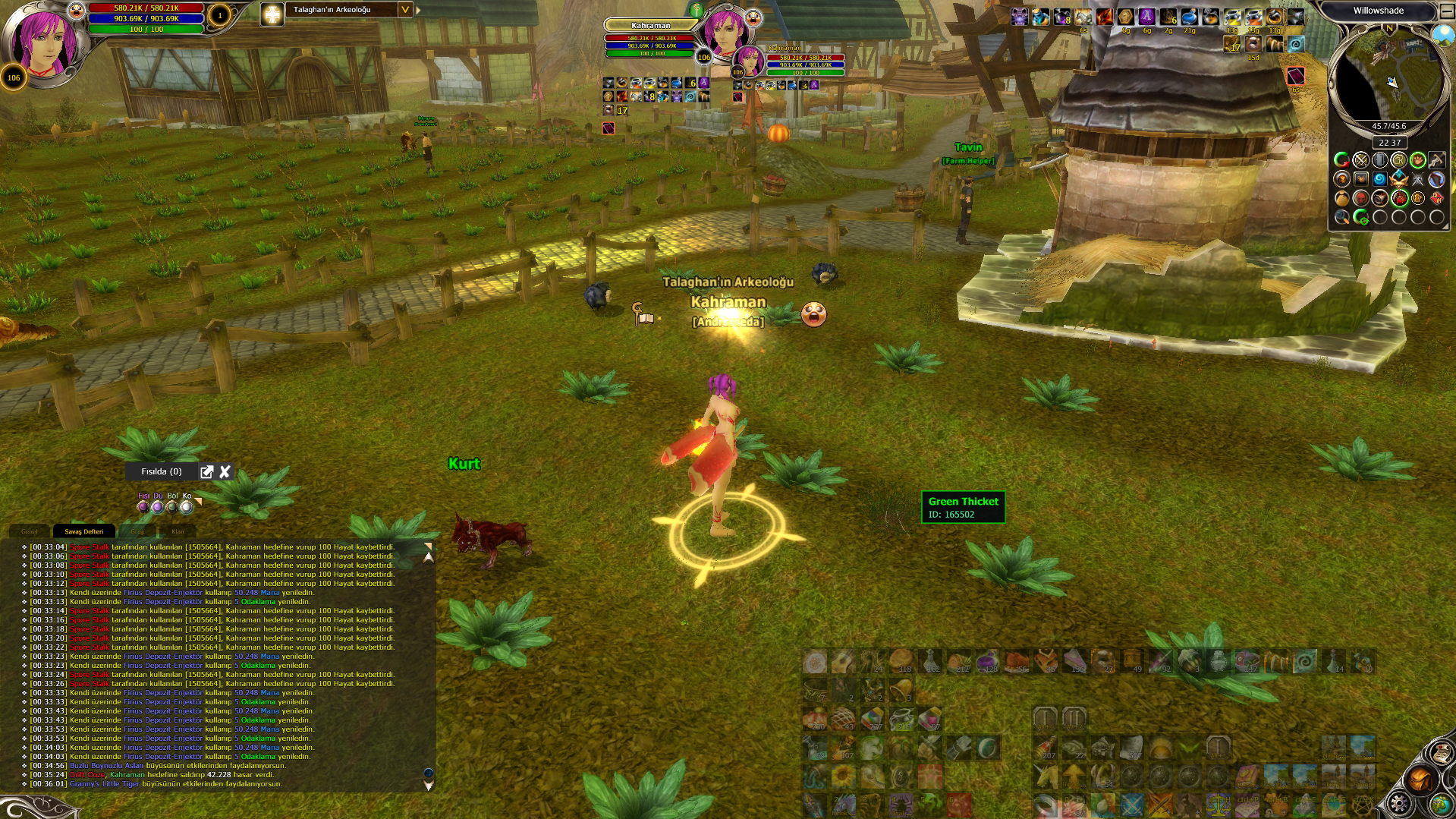Use the sunflower hotbar item
This screenshot has height=819, width=1456.
(843, 776)
